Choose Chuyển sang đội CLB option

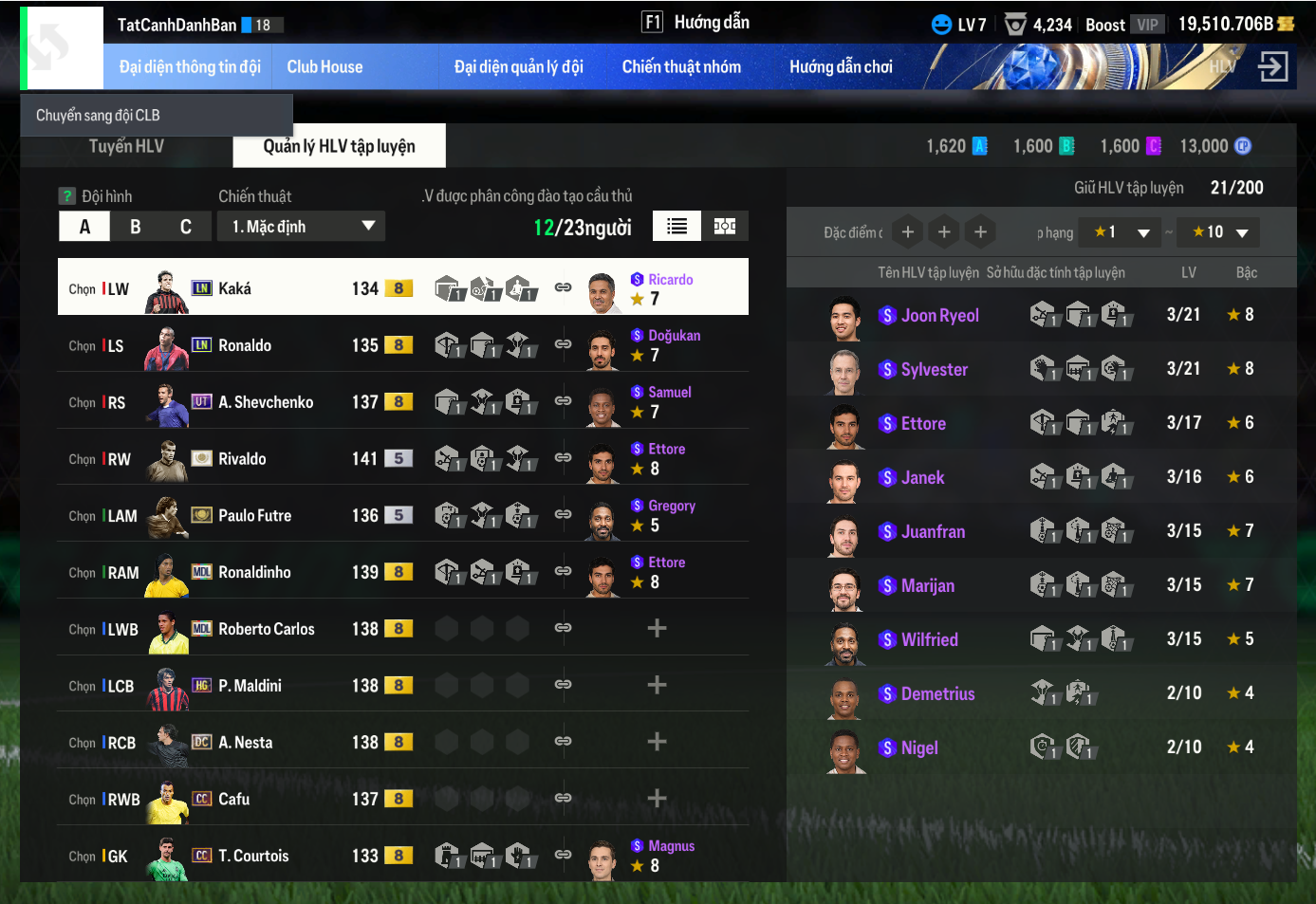(98, 116)
